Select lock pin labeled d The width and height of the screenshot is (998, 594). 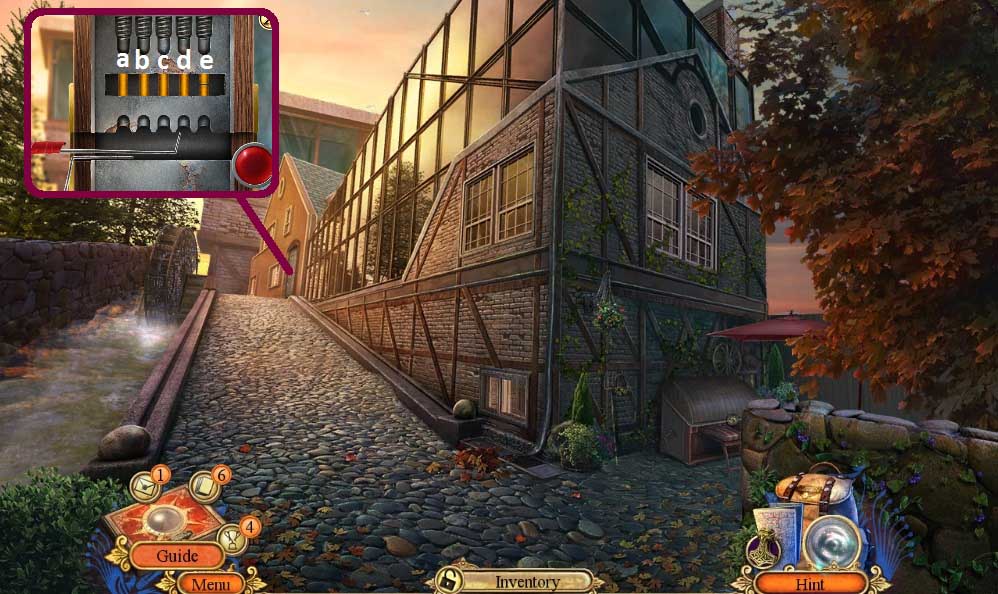[x=184, y=85]
